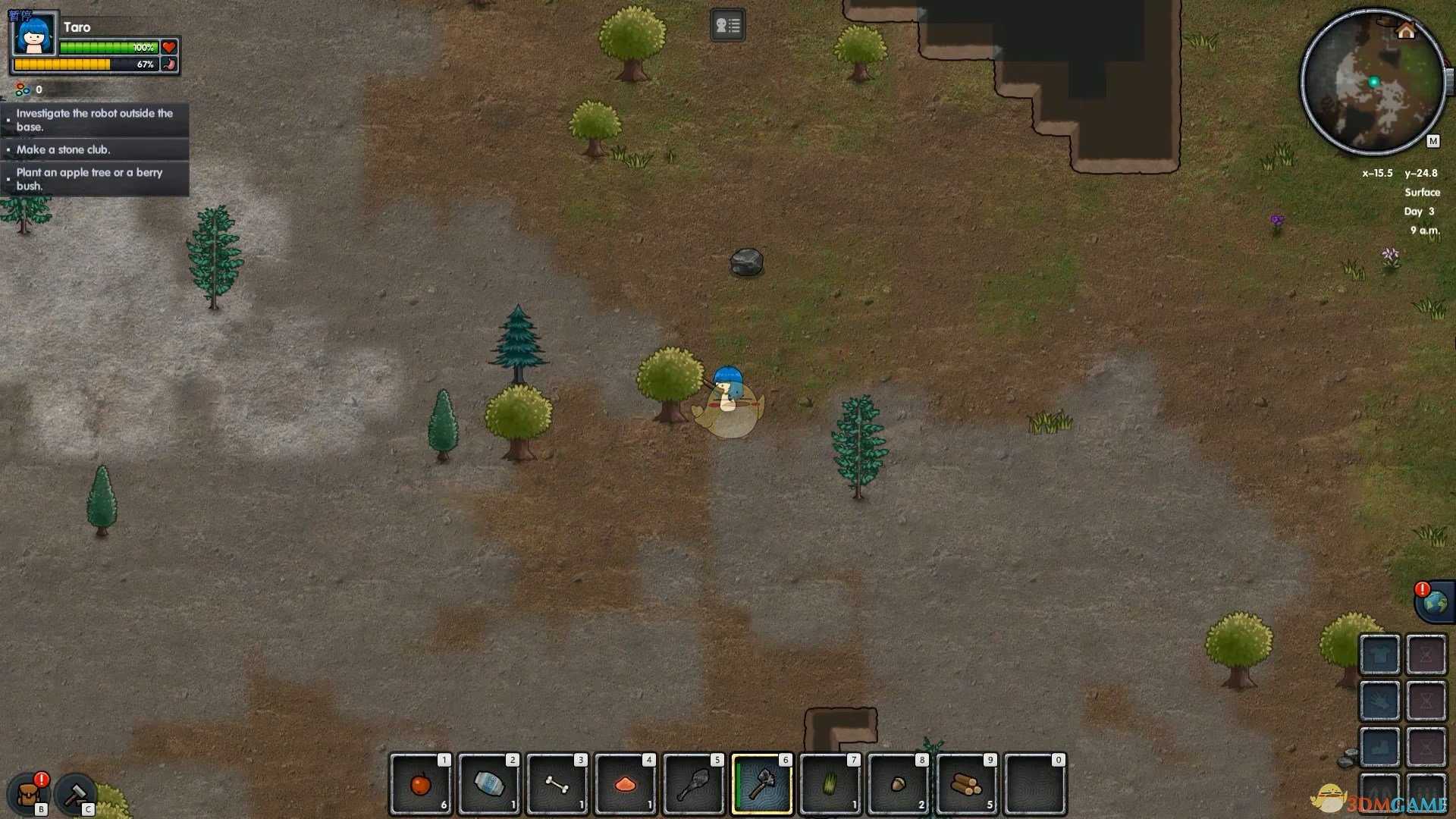This screenshot has height=819, width=1456.
Task: Select the stone club quest entry
Action: click(x=95, y=149)
